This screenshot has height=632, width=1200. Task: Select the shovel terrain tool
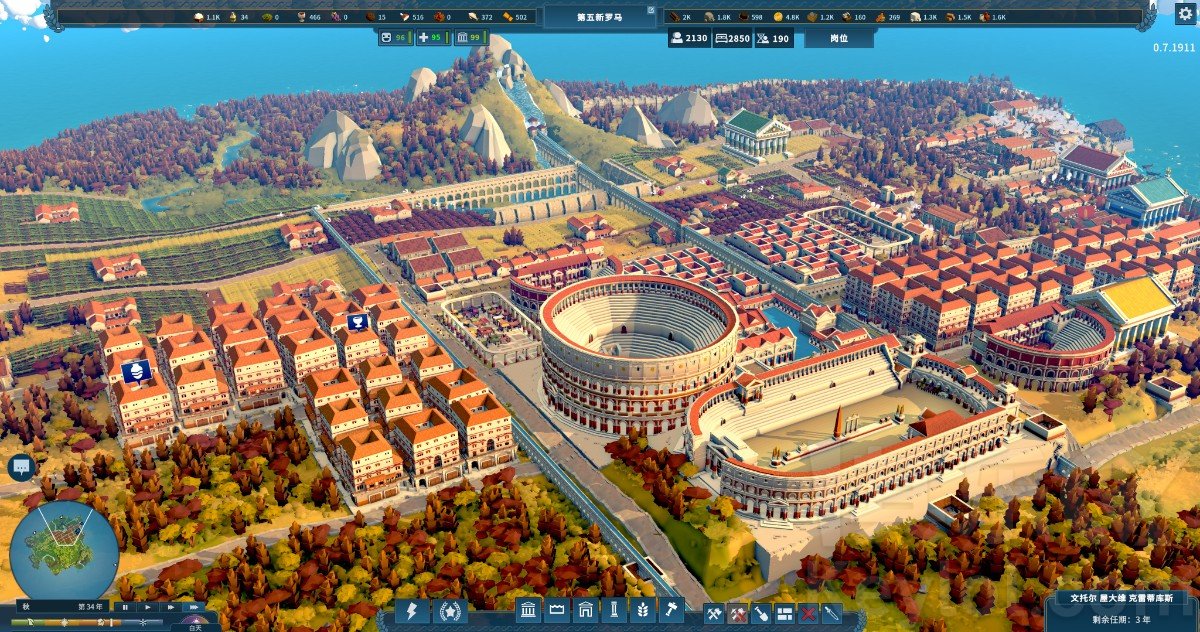(761, 613)
